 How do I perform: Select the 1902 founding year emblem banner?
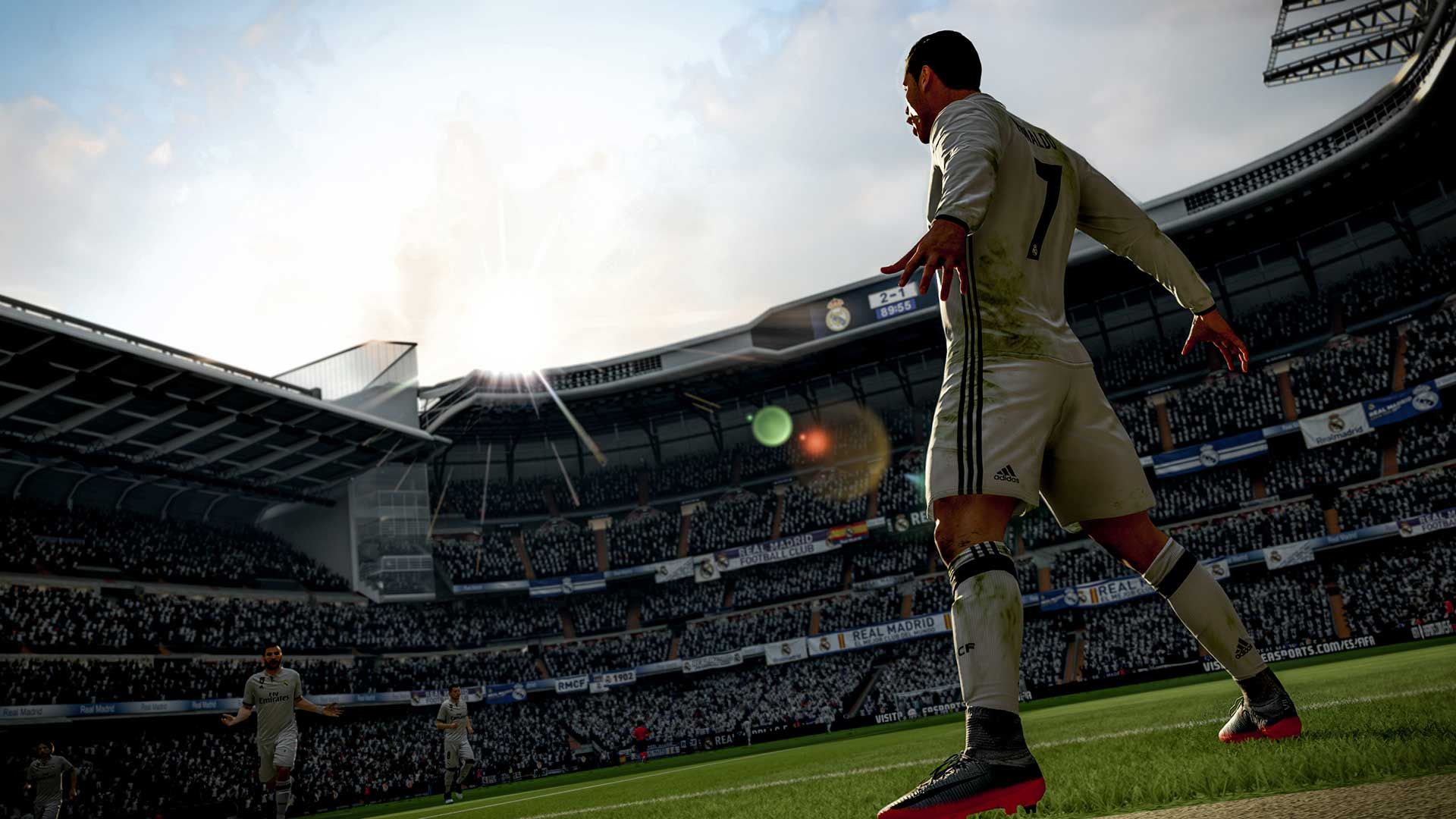tap(622, 677)
